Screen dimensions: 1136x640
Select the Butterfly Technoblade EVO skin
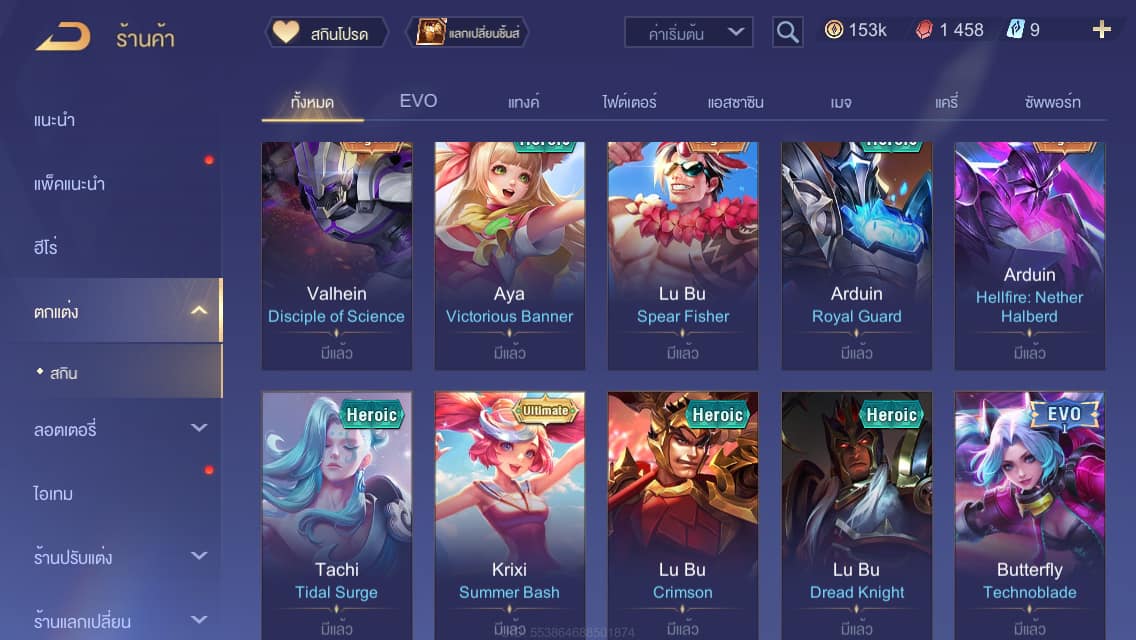(1029, 510)
